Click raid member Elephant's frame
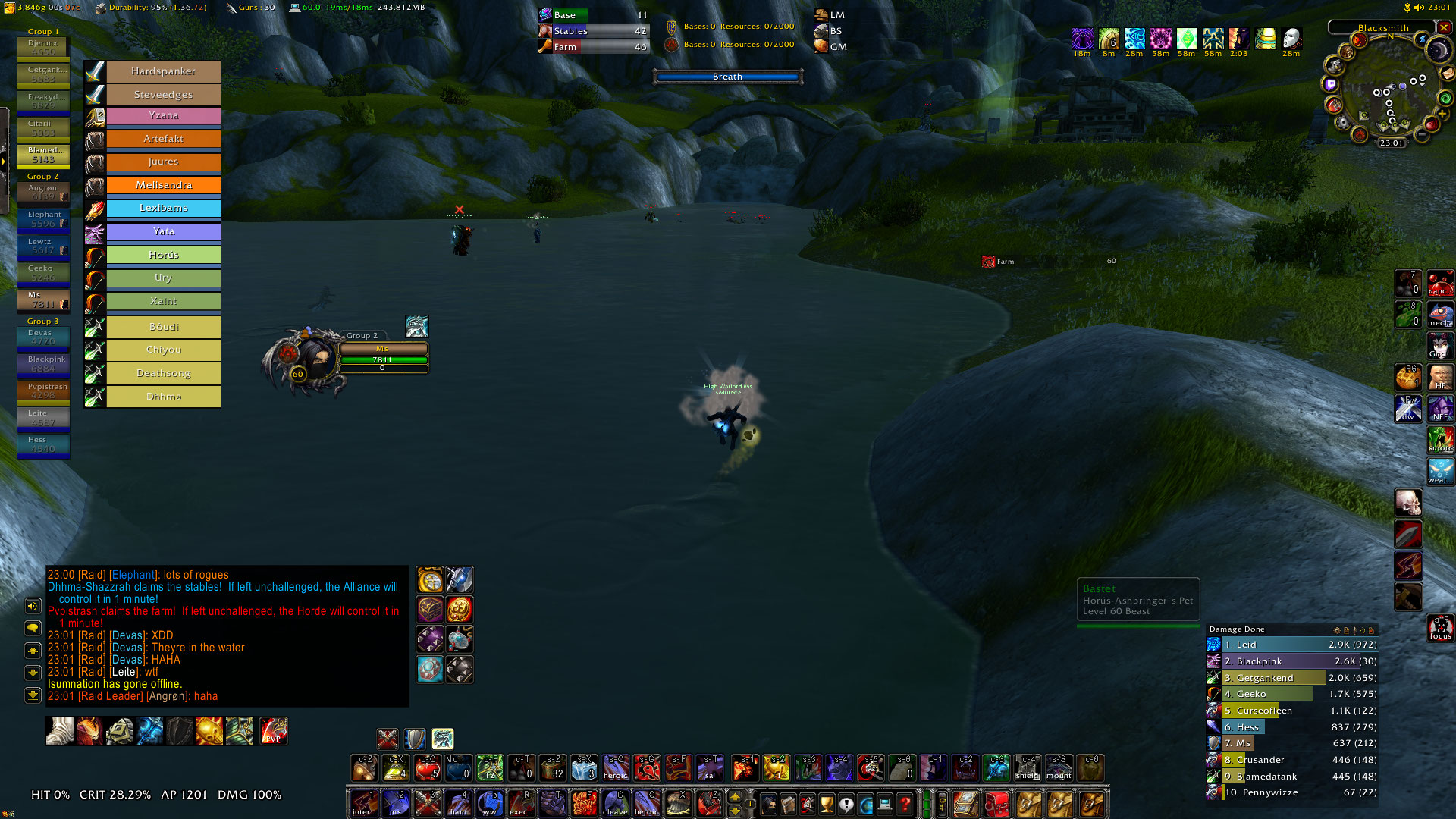 43,220
